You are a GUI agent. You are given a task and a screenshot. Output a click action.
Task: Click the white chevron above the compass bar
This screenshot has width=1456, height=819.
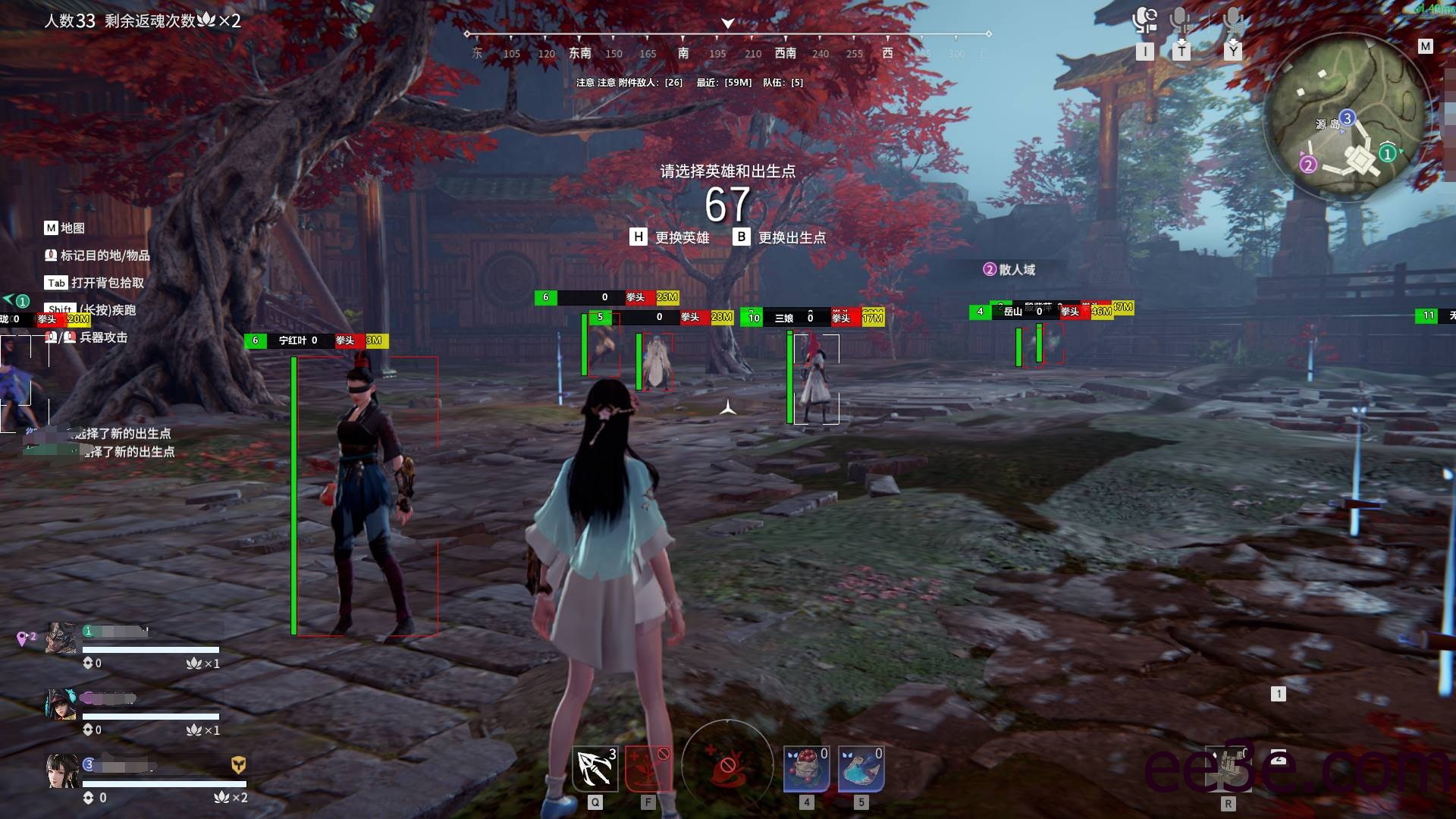(729, 22)
